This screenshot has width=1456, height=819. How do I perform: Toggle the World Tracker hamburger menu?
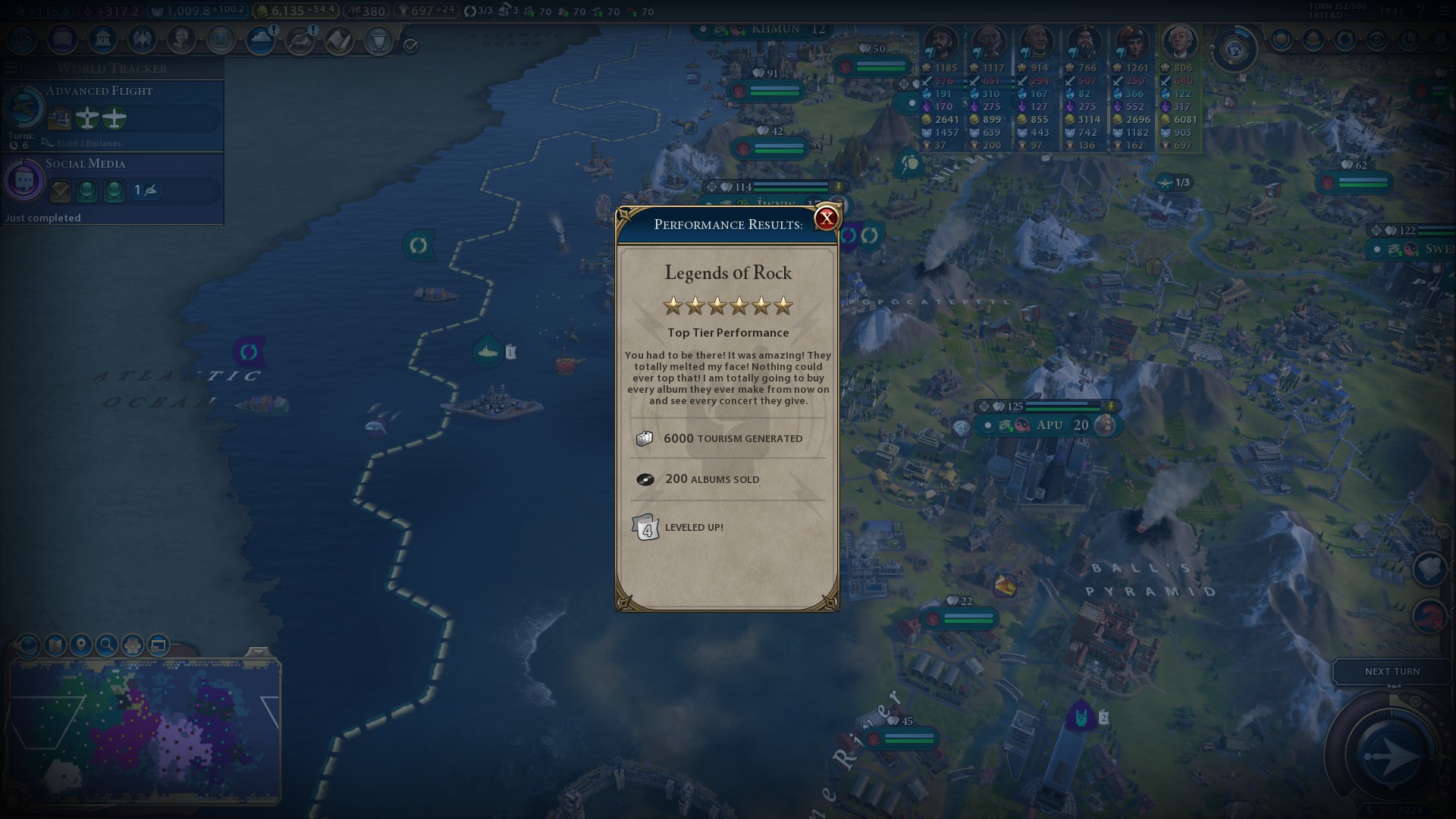point(11,68)
